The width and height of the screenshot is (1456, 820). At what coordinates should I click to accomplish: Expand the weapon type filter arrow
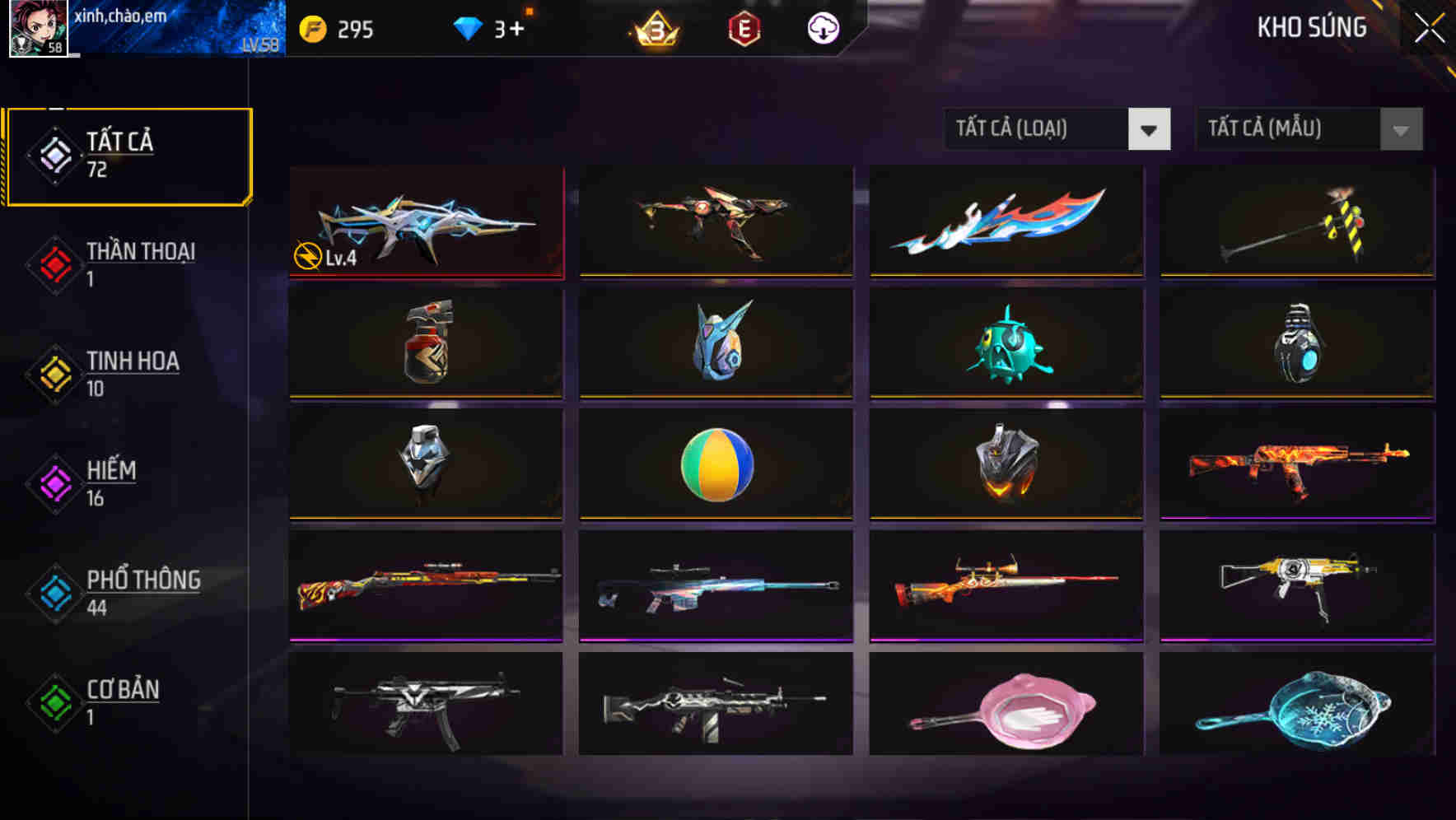(1149, 129)
